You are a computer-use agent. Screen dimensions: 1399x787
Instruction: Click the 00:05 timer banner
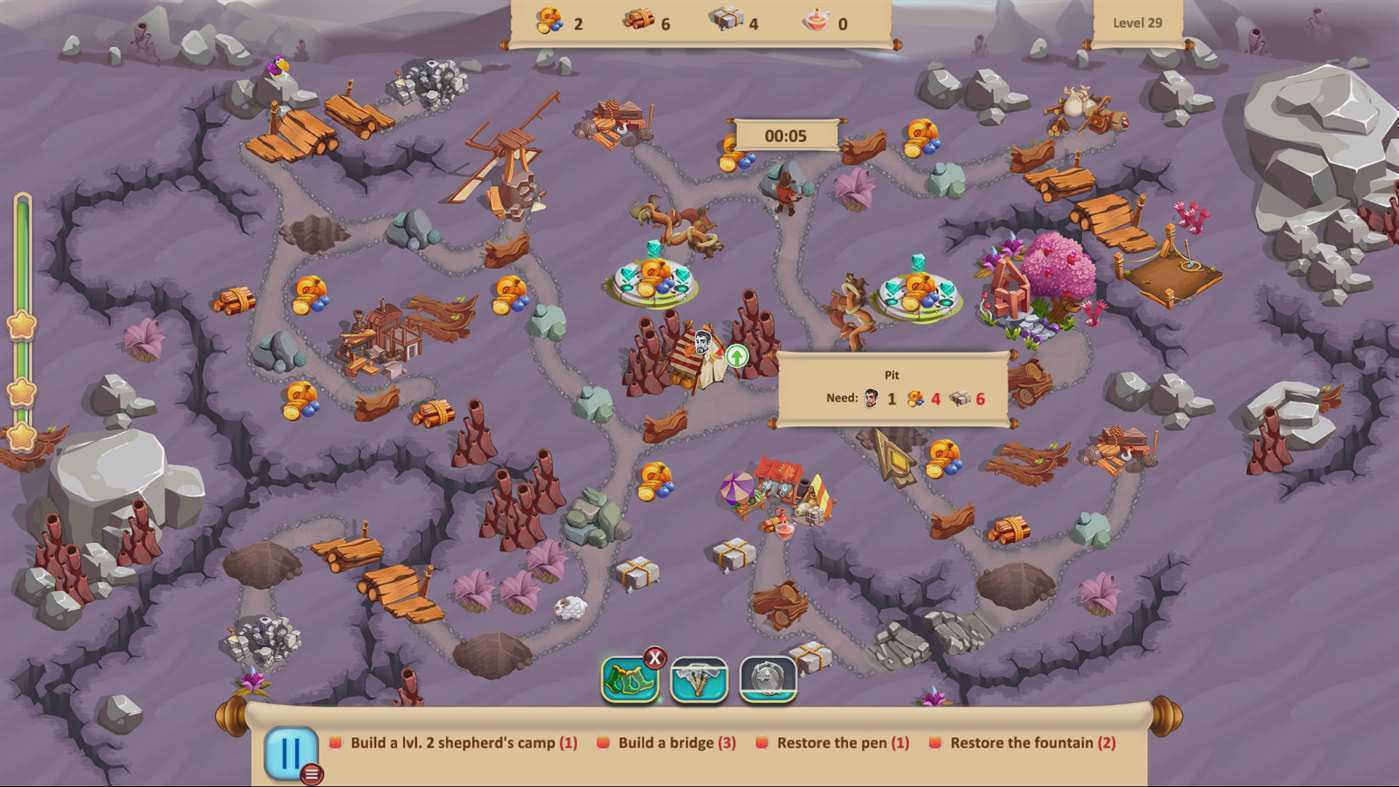(x=788, y=134)
